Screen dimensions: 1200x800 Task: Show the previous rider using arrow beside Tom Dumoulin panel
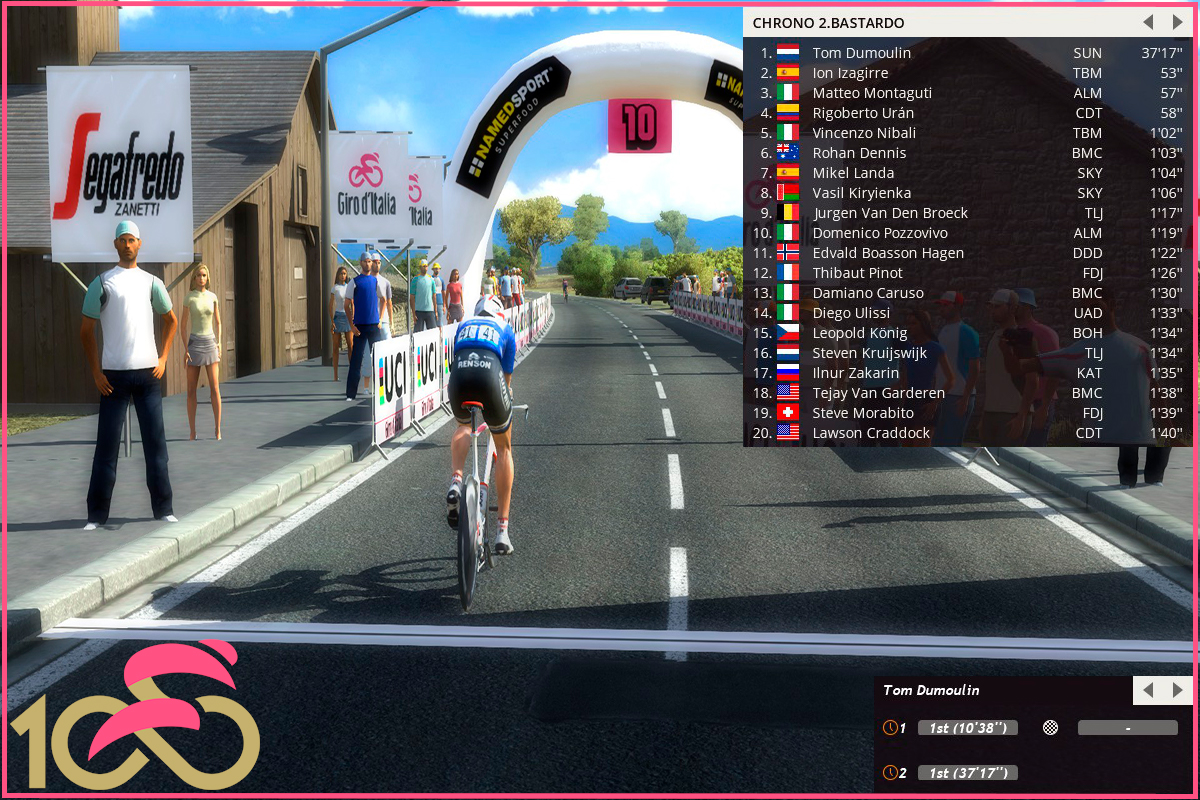(1148, 690)
